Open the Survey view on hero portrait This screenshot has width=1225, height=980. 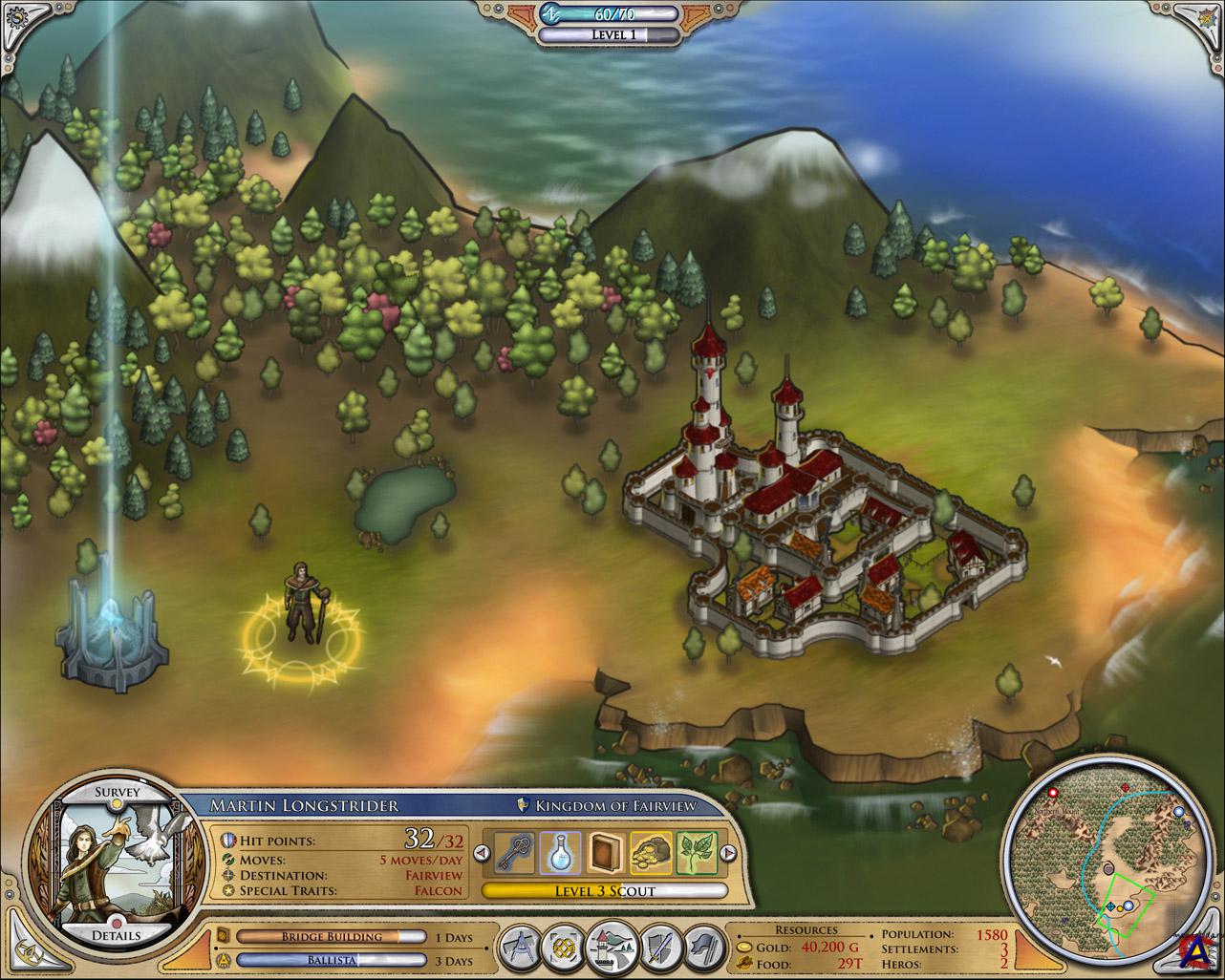[x=118, y=792]
